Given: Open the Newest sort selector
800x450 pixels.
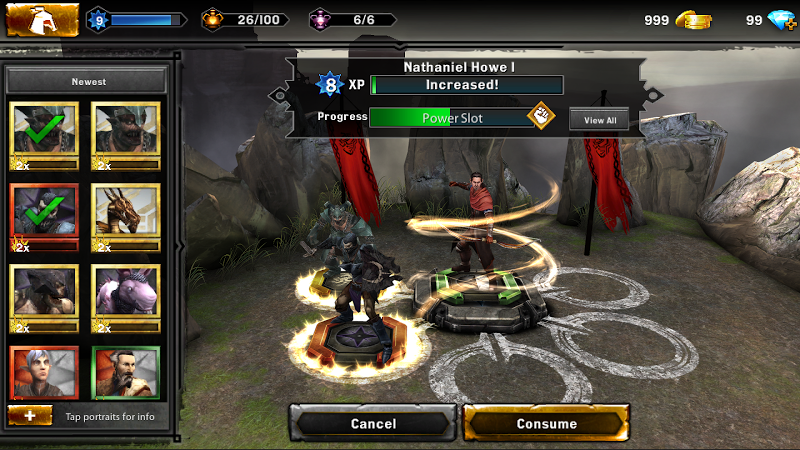Looking at the screenshot, I should coord(88,81).
